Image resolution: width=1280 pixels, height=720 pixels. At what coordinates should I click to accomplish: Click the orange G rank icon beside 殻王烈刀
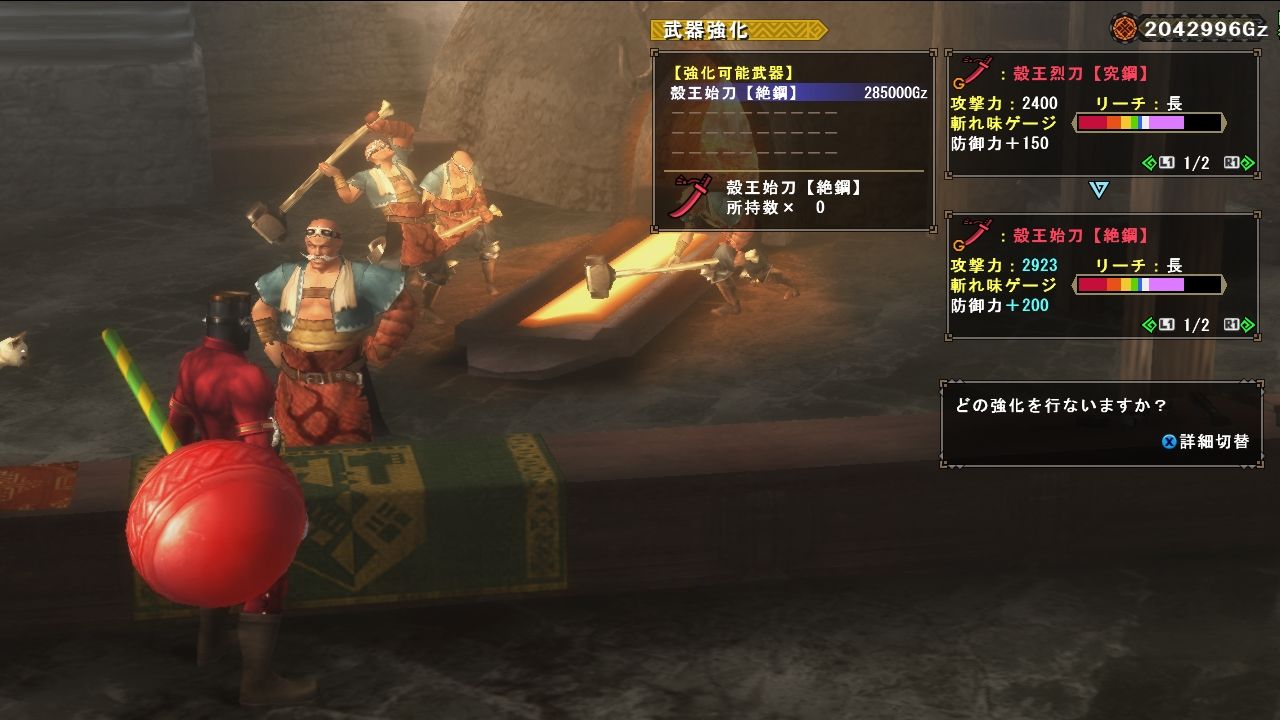[959, 84]
